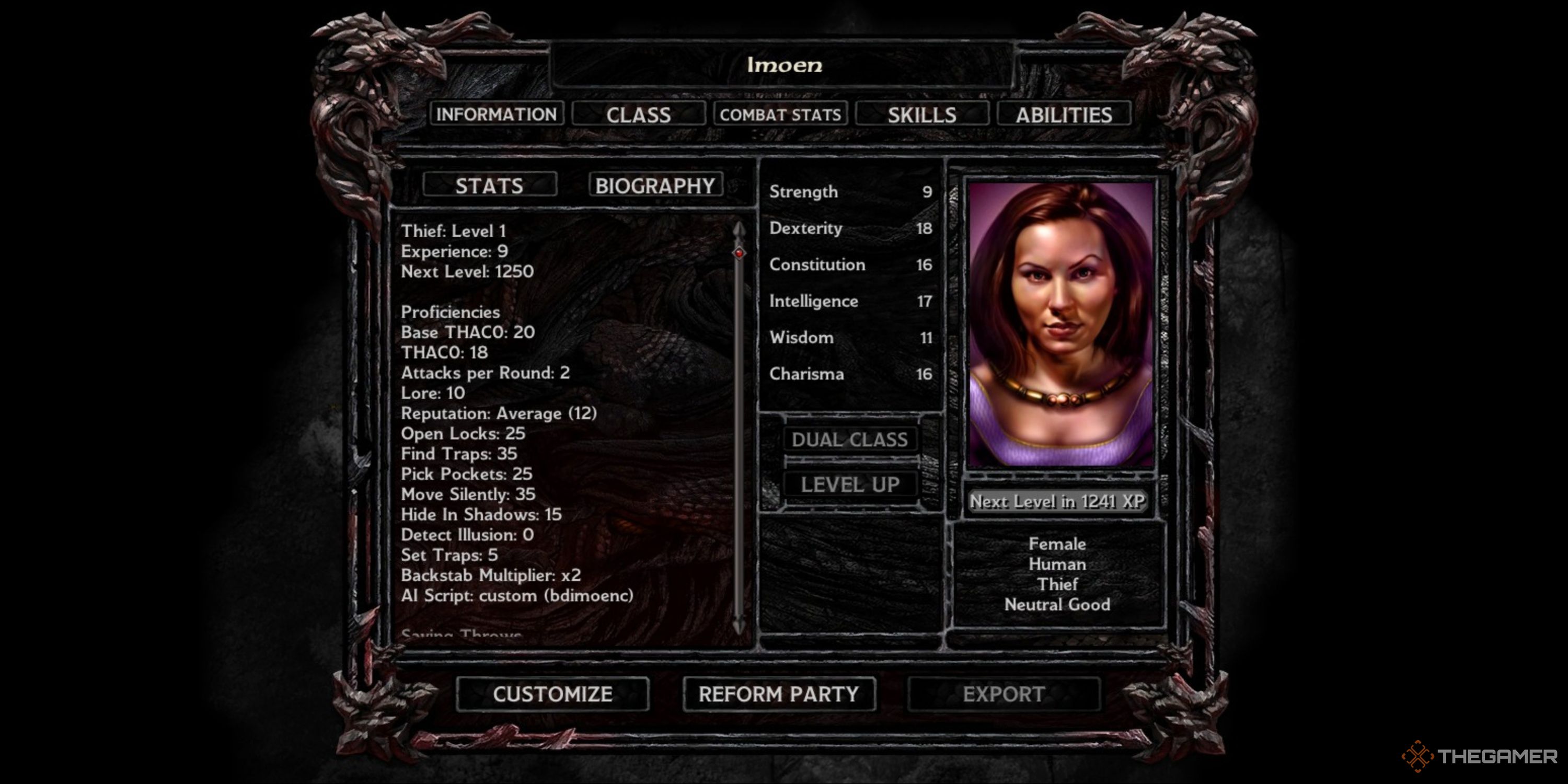Screen dimensions: 1568x784
Task: Open the Information tab
Action: click(496, 114)
